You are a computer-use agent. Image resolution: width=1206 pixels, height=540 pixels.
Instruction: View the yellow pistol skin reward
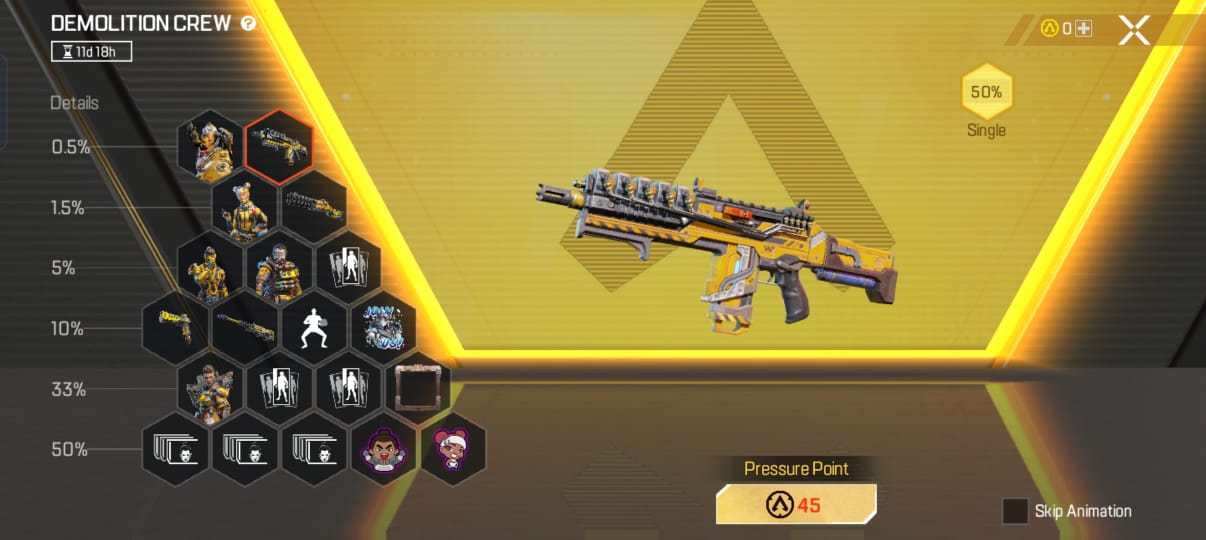(176, 327)
